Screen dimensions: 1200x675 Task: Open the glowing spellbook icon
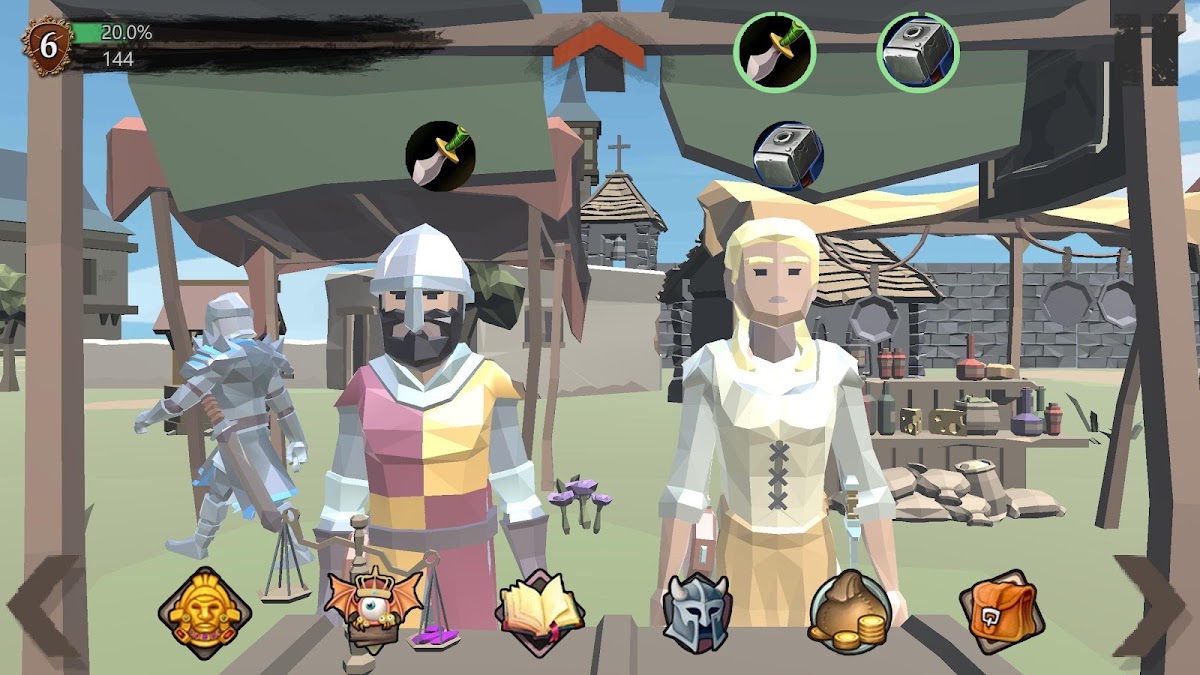540,608
